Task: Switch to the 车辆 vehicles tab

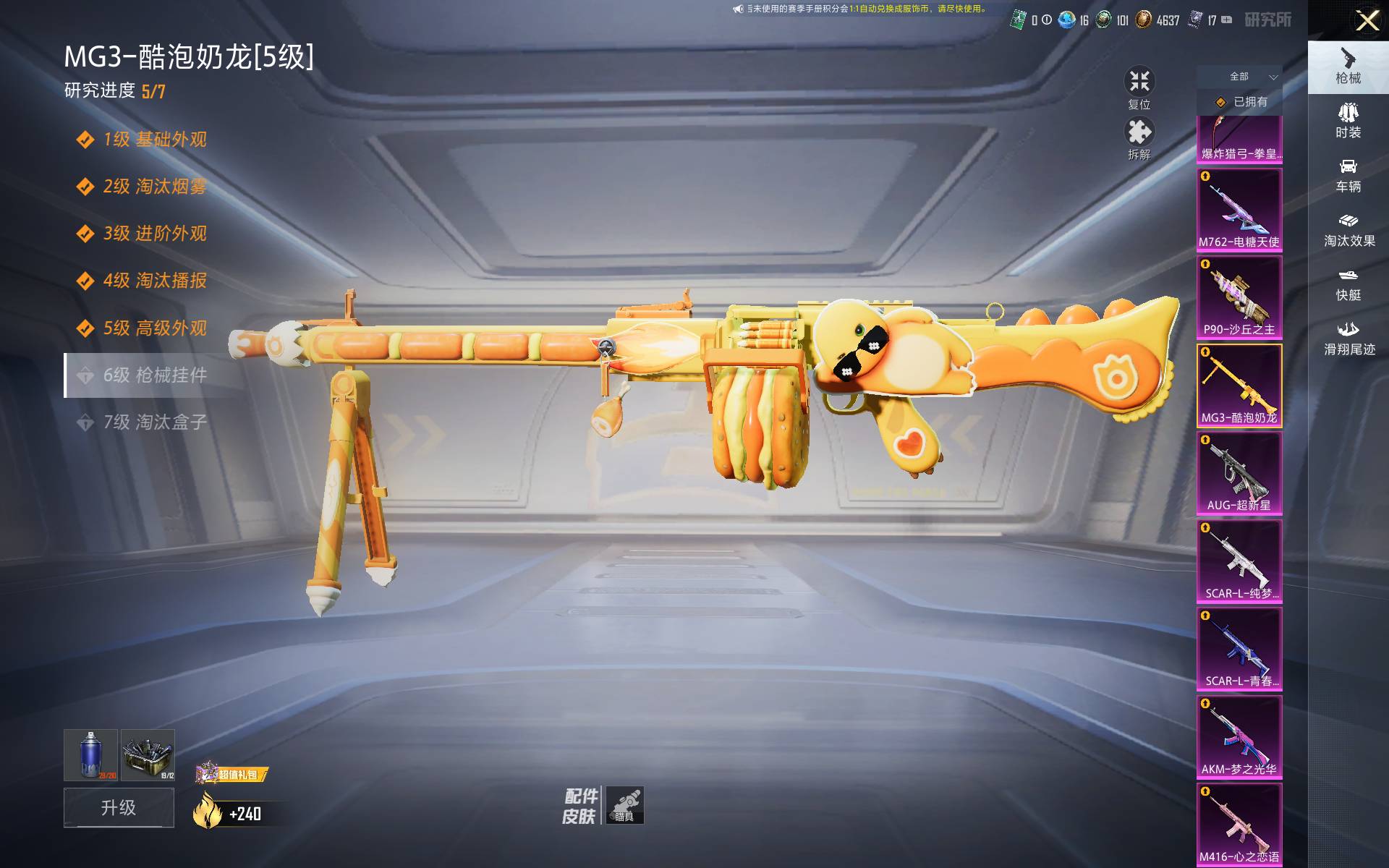Action: click(x=1348, y=176)
